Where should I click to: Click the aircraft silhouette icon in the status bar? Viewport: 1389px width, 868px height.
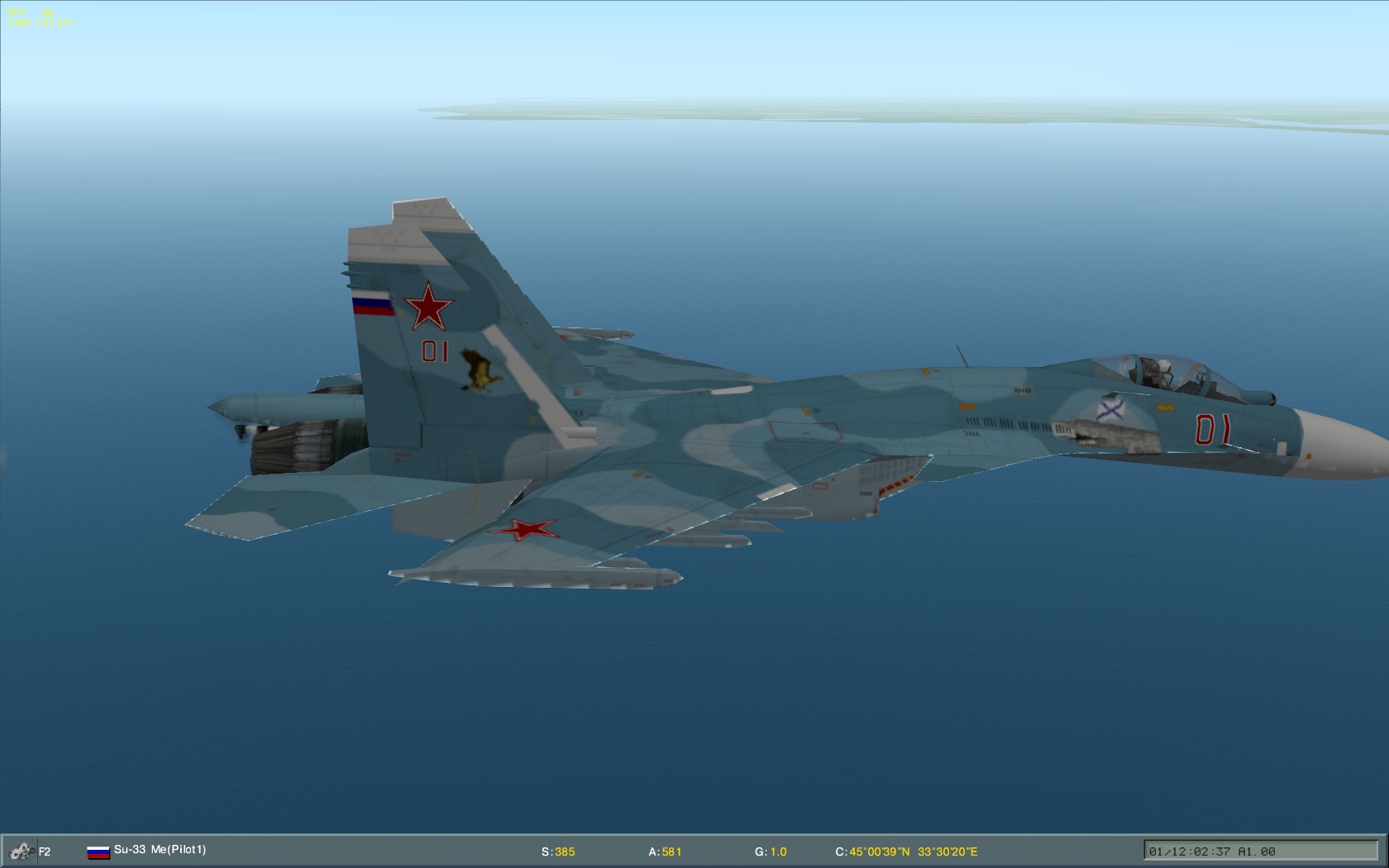click(21, 849)
